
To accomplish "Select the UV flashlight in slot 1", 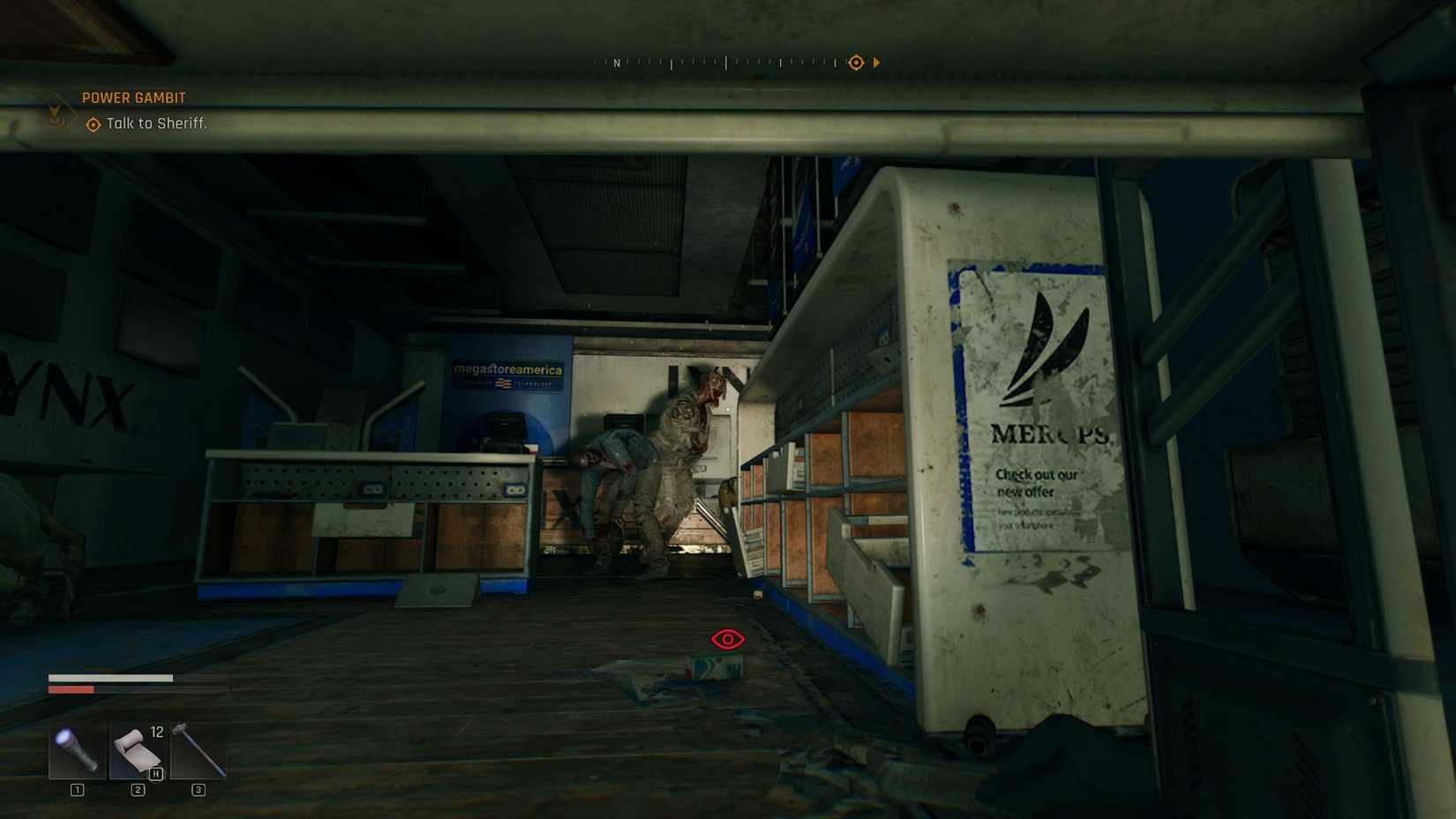I will tap(75, 752).
